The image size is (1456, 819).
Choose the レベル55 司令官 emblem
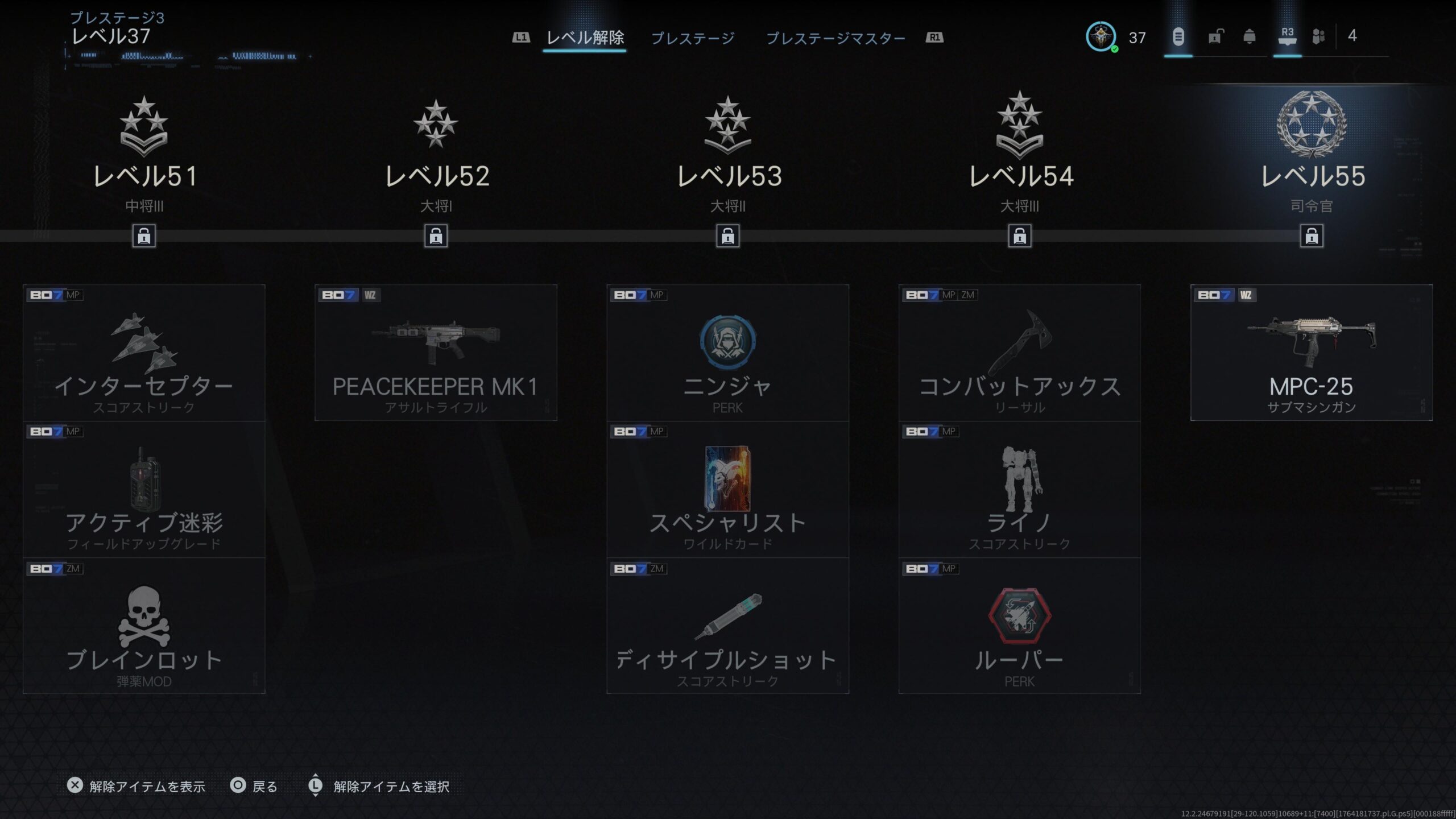click(x=1312, y=124)
